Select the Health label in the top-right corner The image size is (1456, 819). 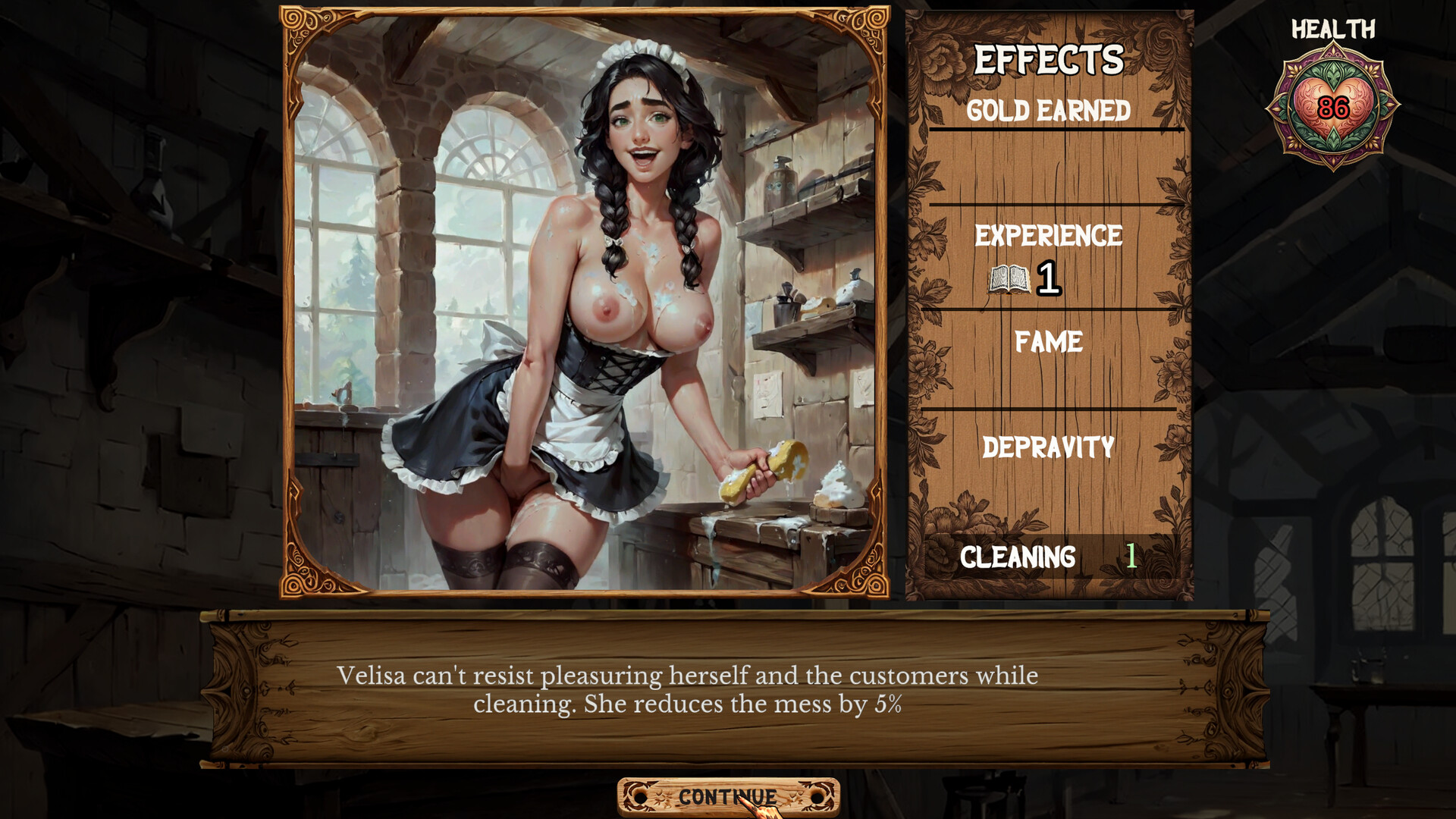[x=1333, y=29]
